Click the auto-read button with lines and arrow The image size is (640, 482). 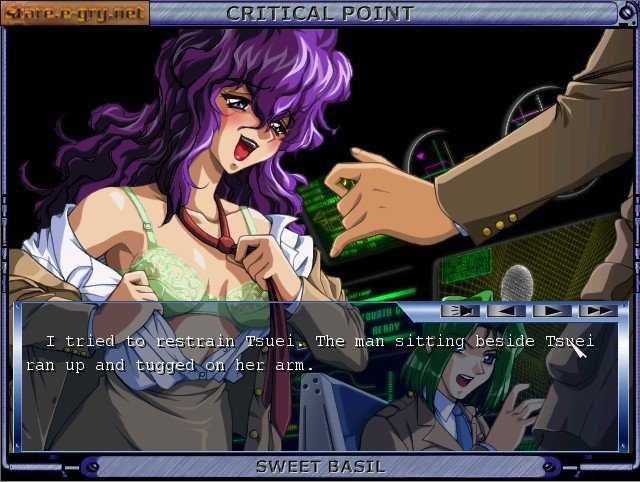(460, 310)
